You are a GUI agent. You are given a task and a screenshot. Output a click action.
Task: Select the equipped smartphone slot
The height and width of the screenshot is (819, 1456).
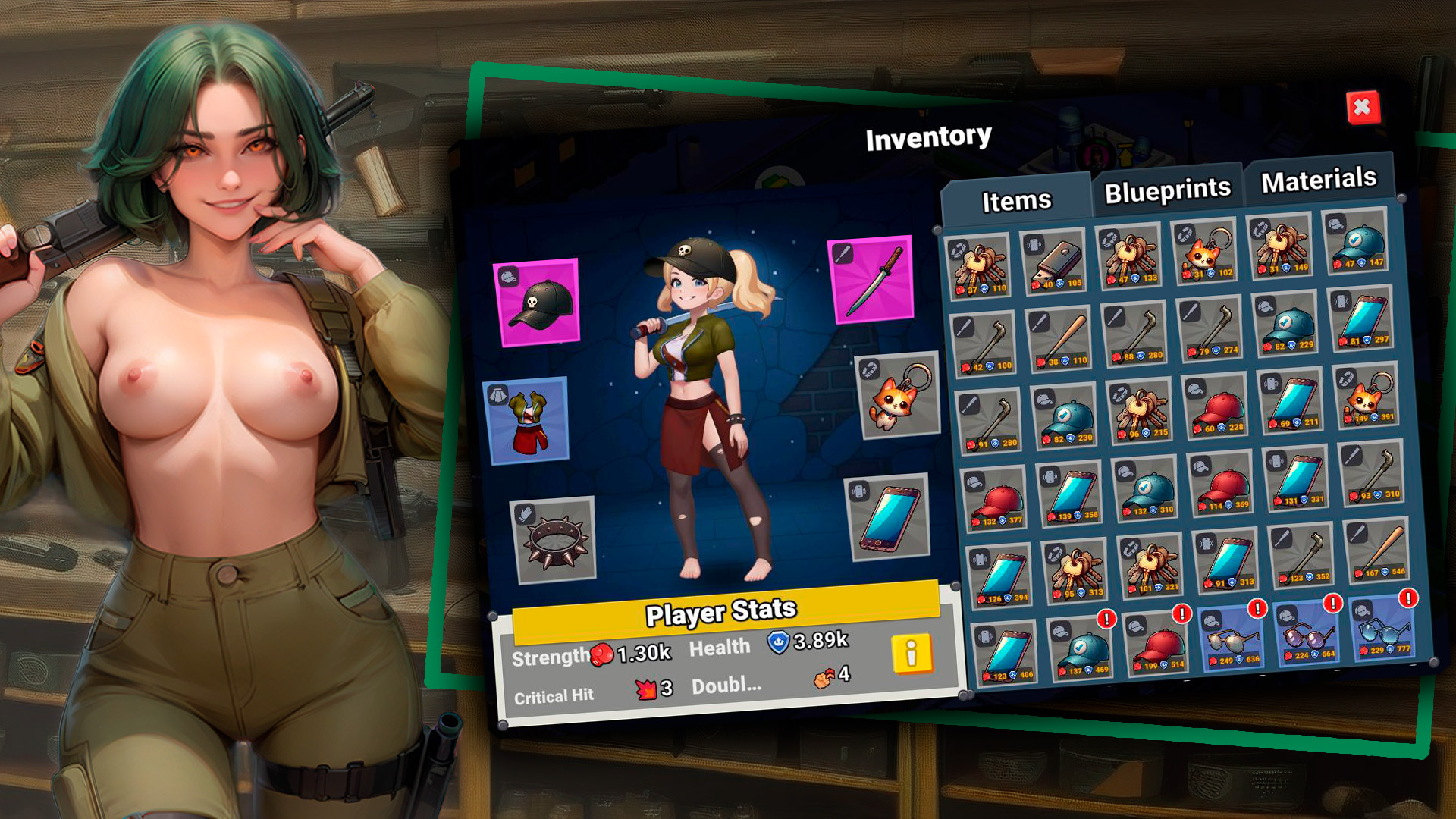coord(889,517)
